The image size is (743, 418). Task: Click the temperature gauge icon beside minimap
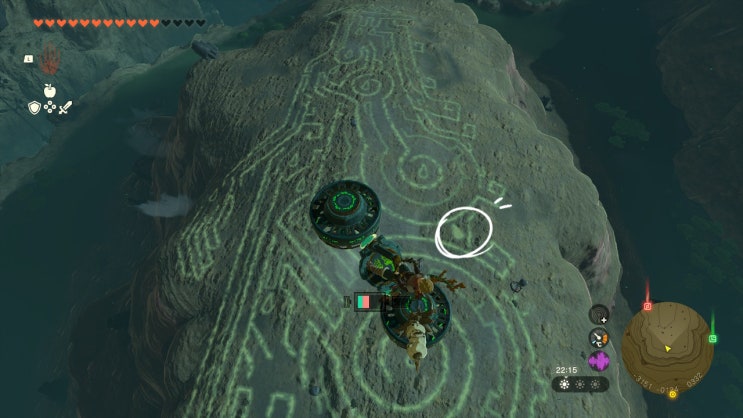(x=599, y=337)
